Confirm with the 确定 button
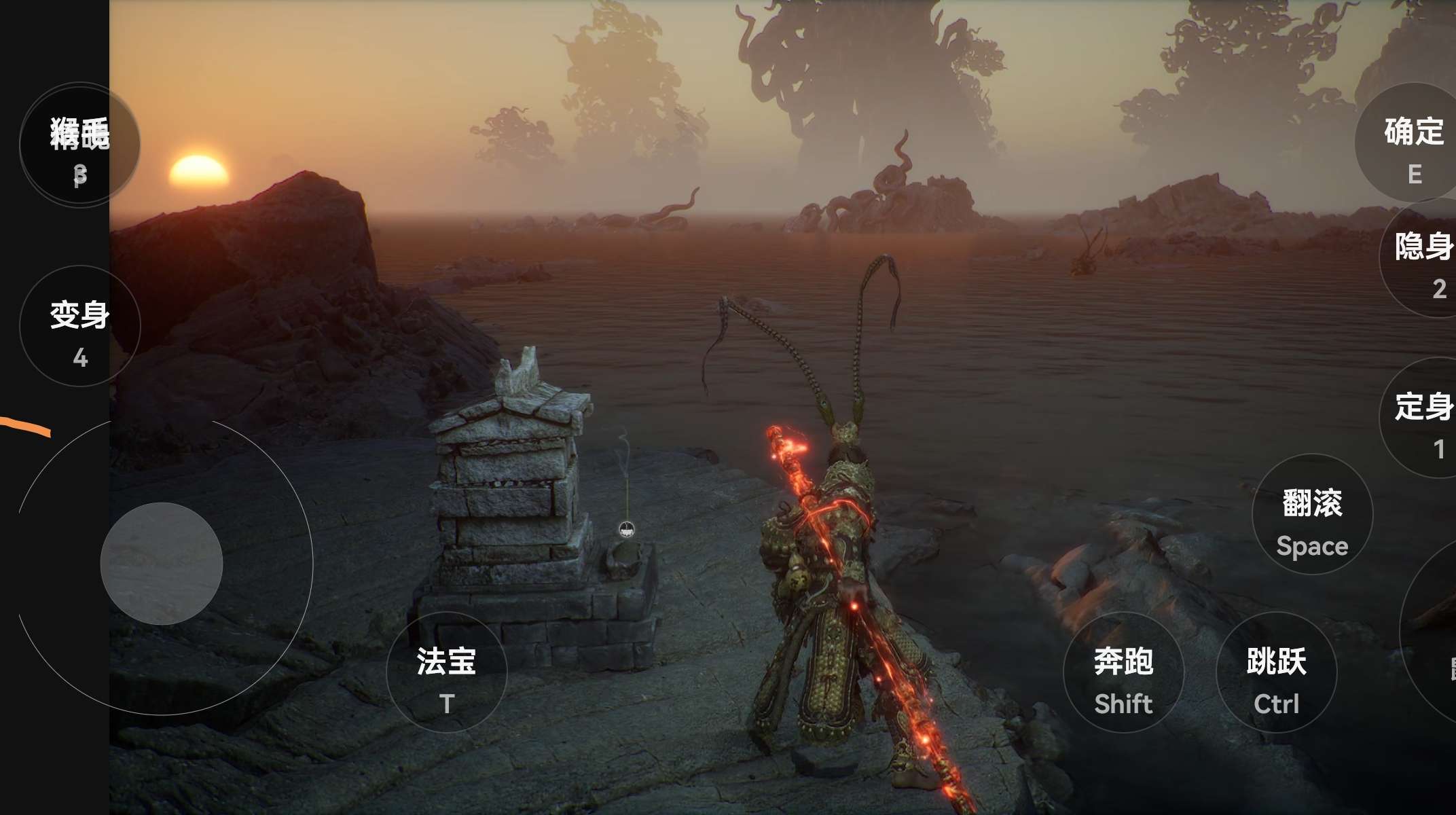This screenshot has width=1456, height=815. click(x=1413, y=143)
